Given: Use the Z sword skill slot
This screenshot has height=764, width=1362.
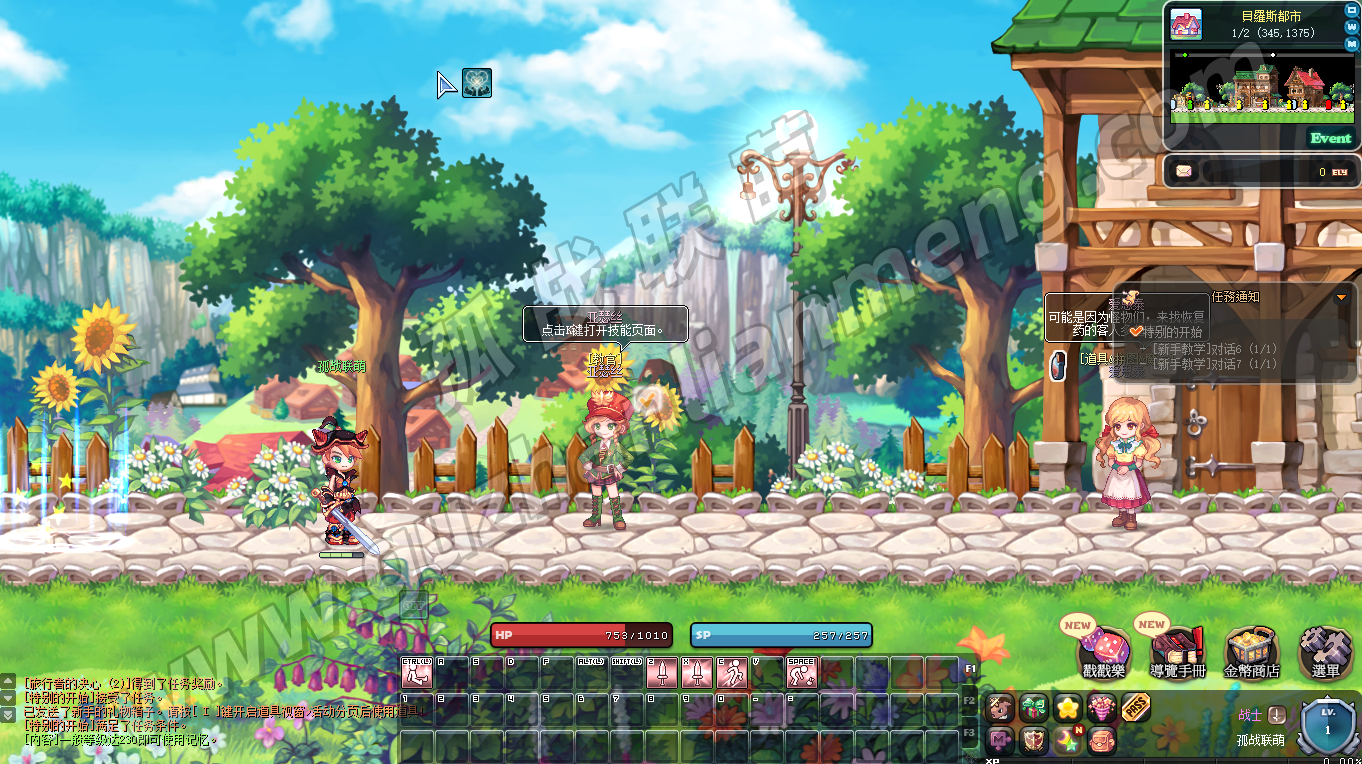Looking at the screenshot, I should (x=661, y=672).
